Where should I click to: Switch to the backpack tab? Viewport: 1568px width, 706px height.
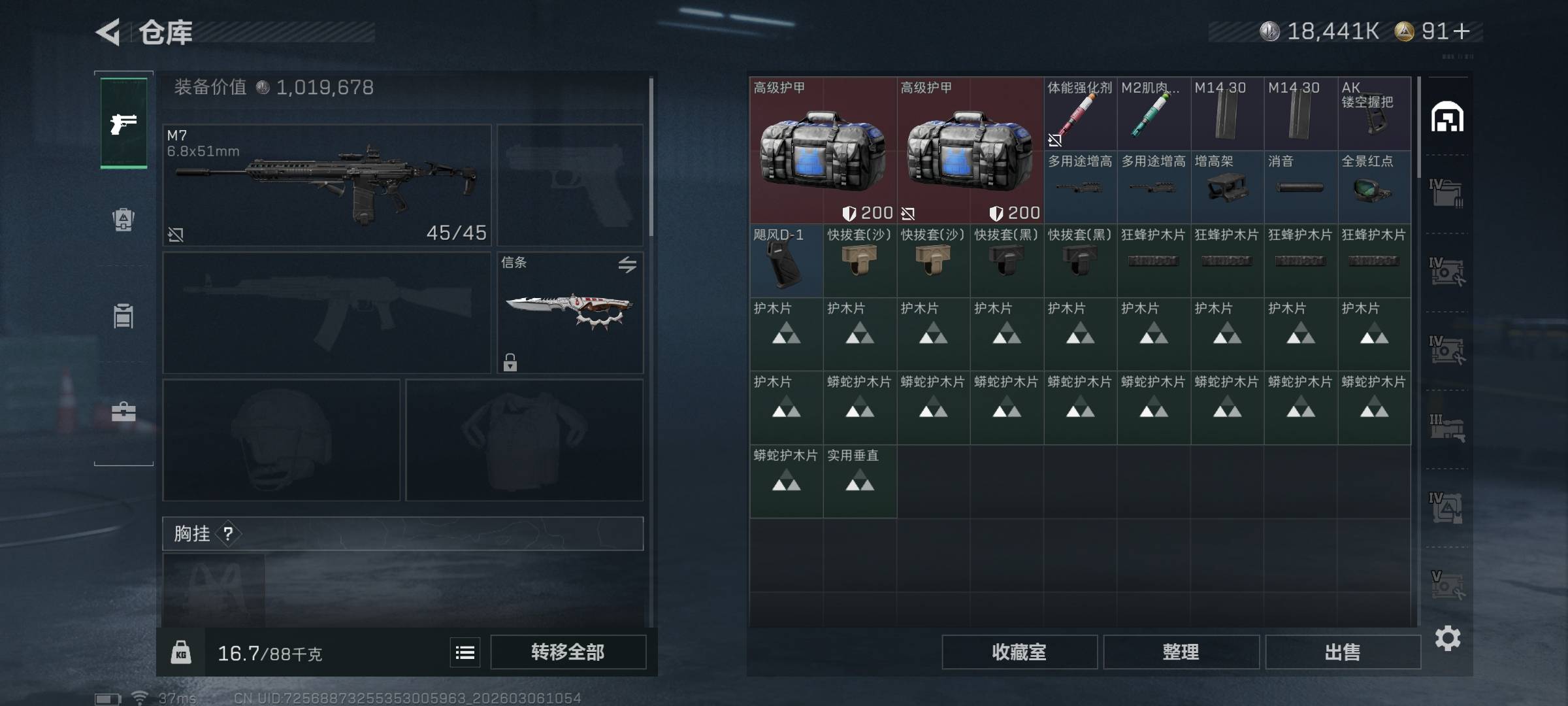pyautogui.click(x=123, y=220)
